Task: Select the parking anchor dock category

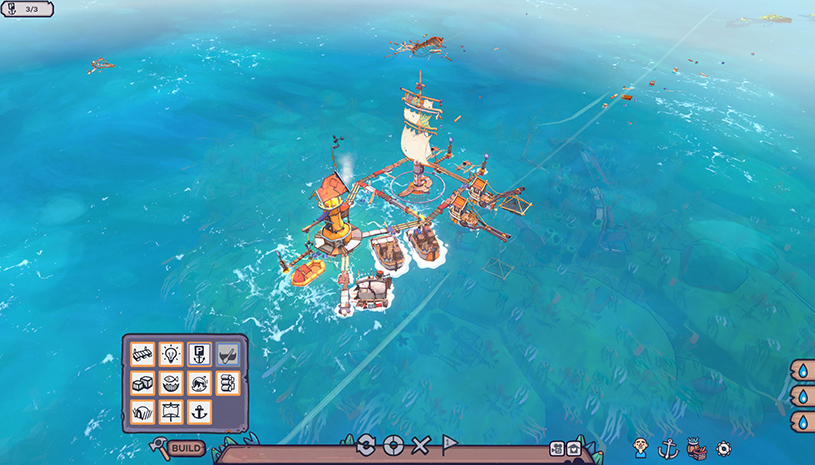Action: (x=199, y=355)
